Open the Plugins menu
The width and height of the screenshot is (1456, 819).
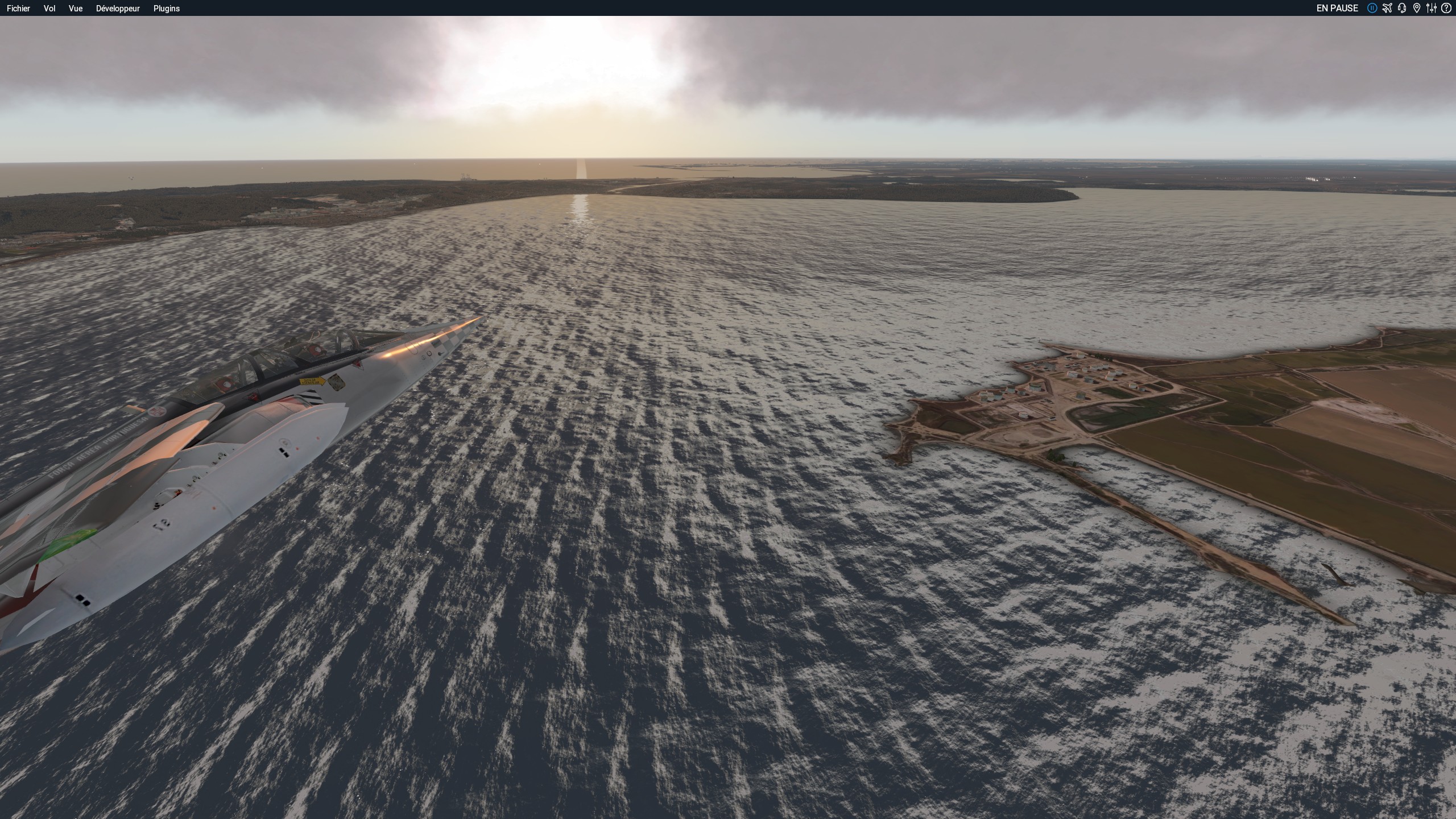point(167,9)
